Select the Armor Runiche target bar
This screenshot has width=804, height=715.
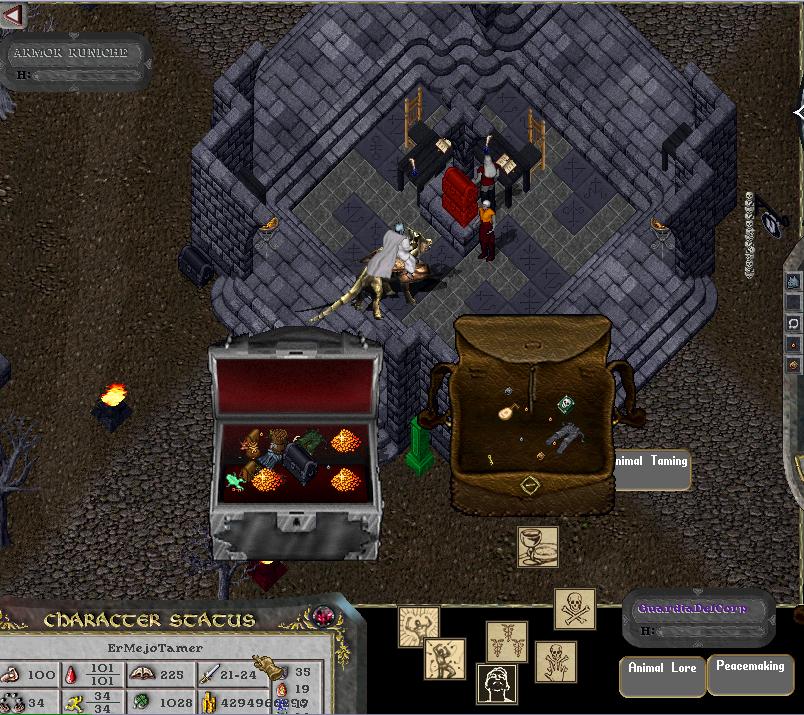coord(77,60)
